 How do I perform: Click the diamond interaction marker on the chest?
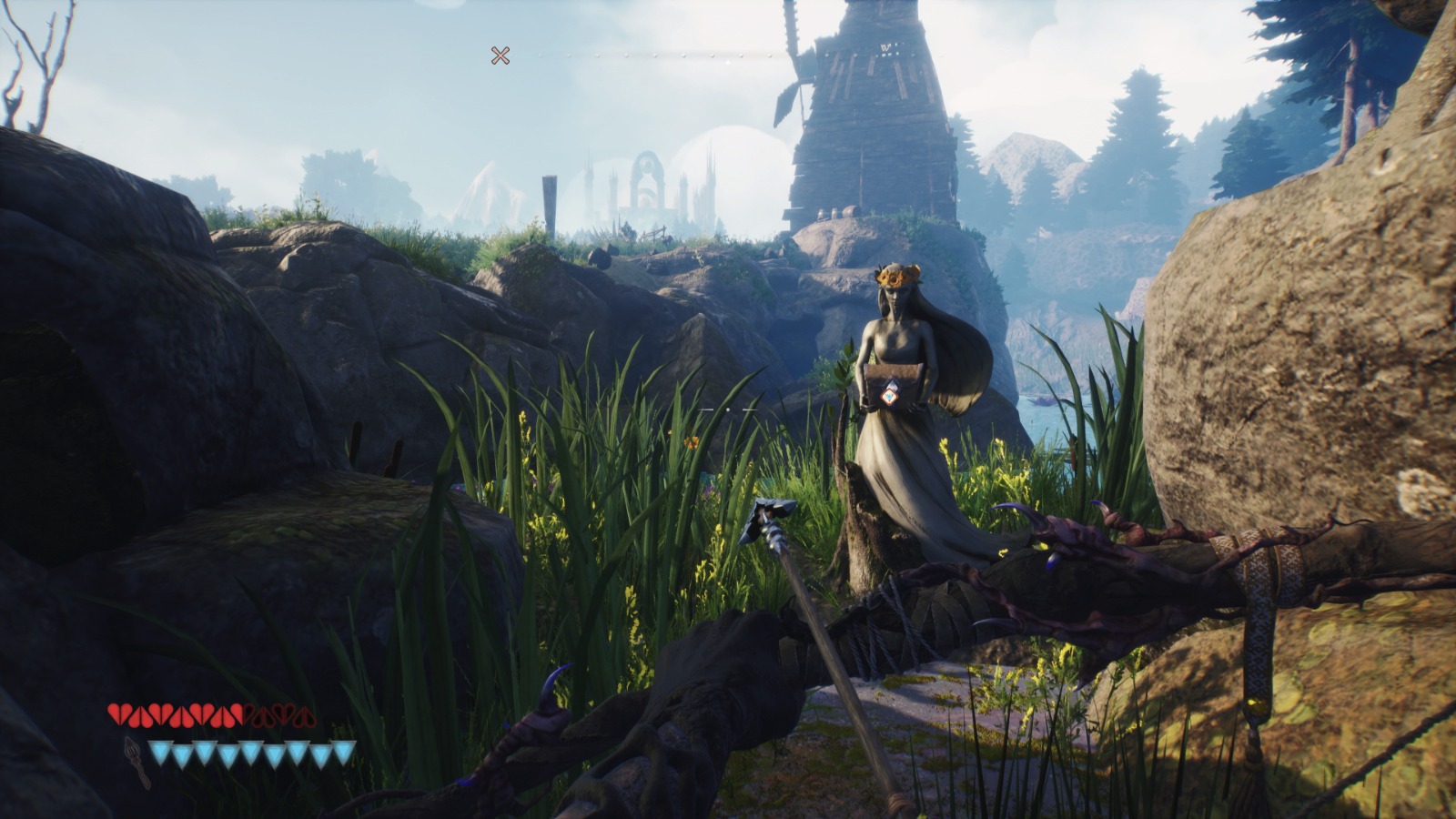pyautogui.click(x=890, y=392)
